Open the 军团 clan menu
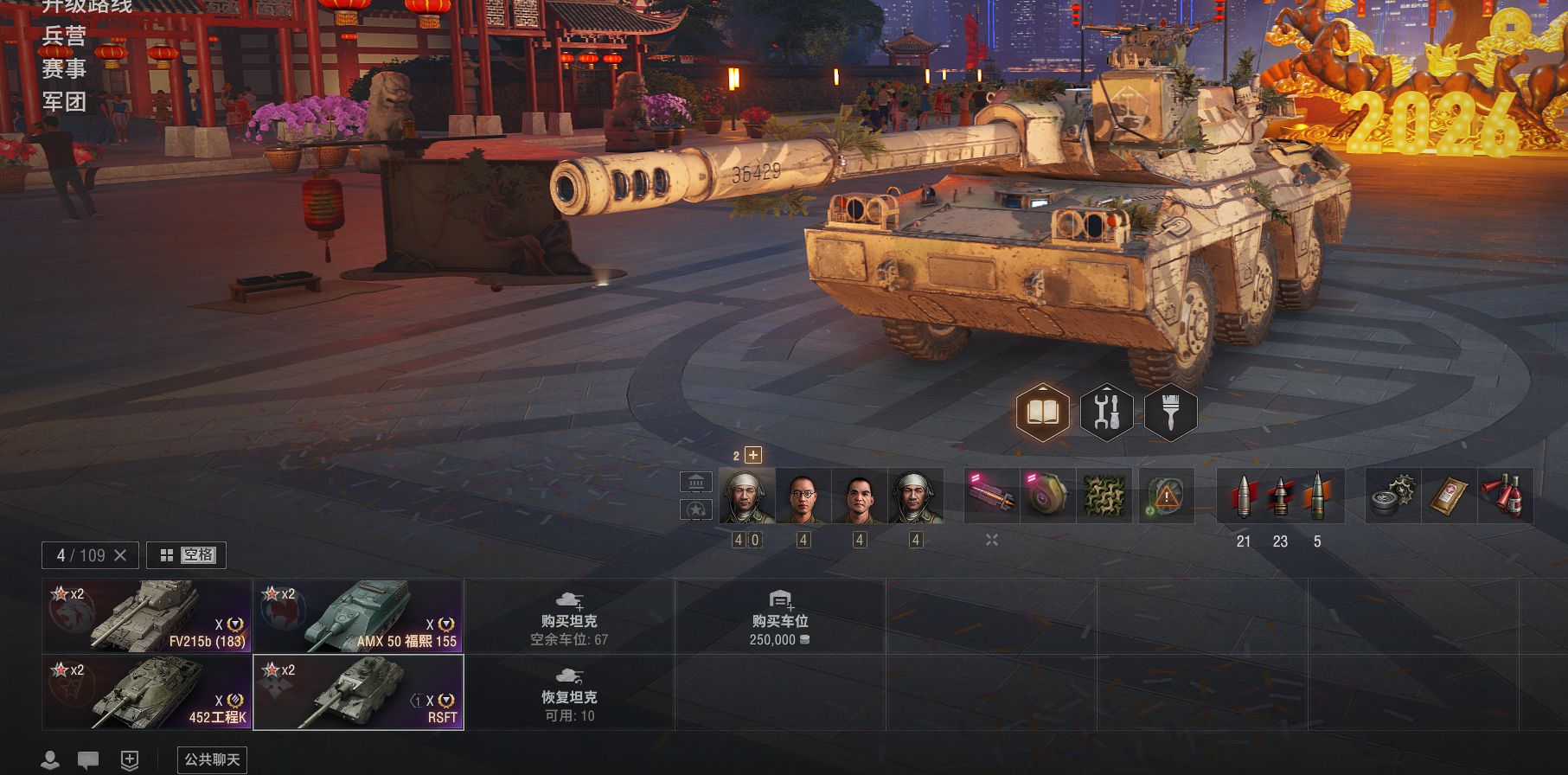This screenshot has width=1568, height=775. click(64, 102)
